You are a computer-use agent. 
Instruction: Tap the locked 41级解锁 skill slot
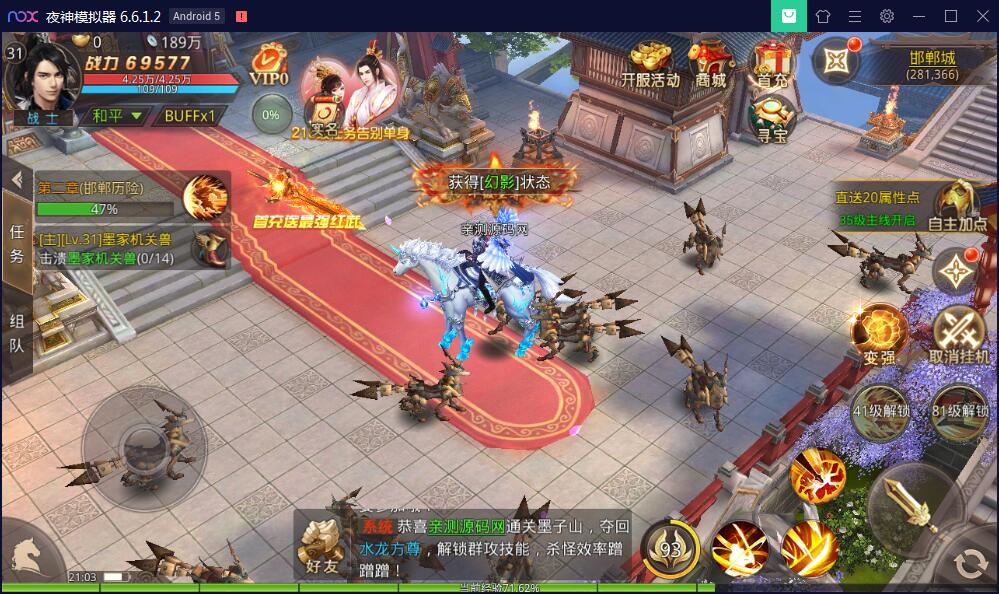[880, 411]
